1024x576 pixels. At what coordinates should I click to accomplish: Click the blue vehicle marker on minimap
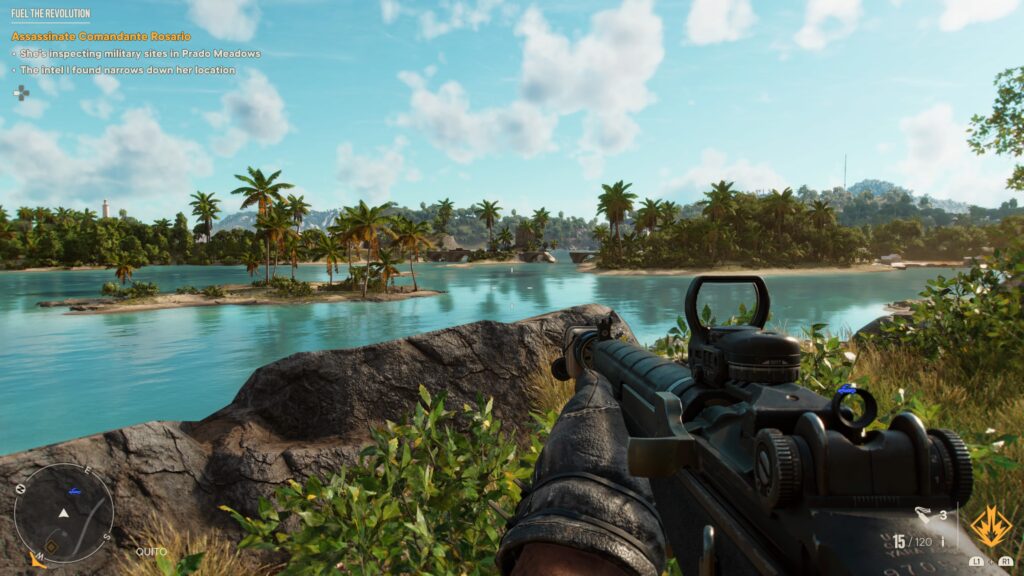coord(74,491)
